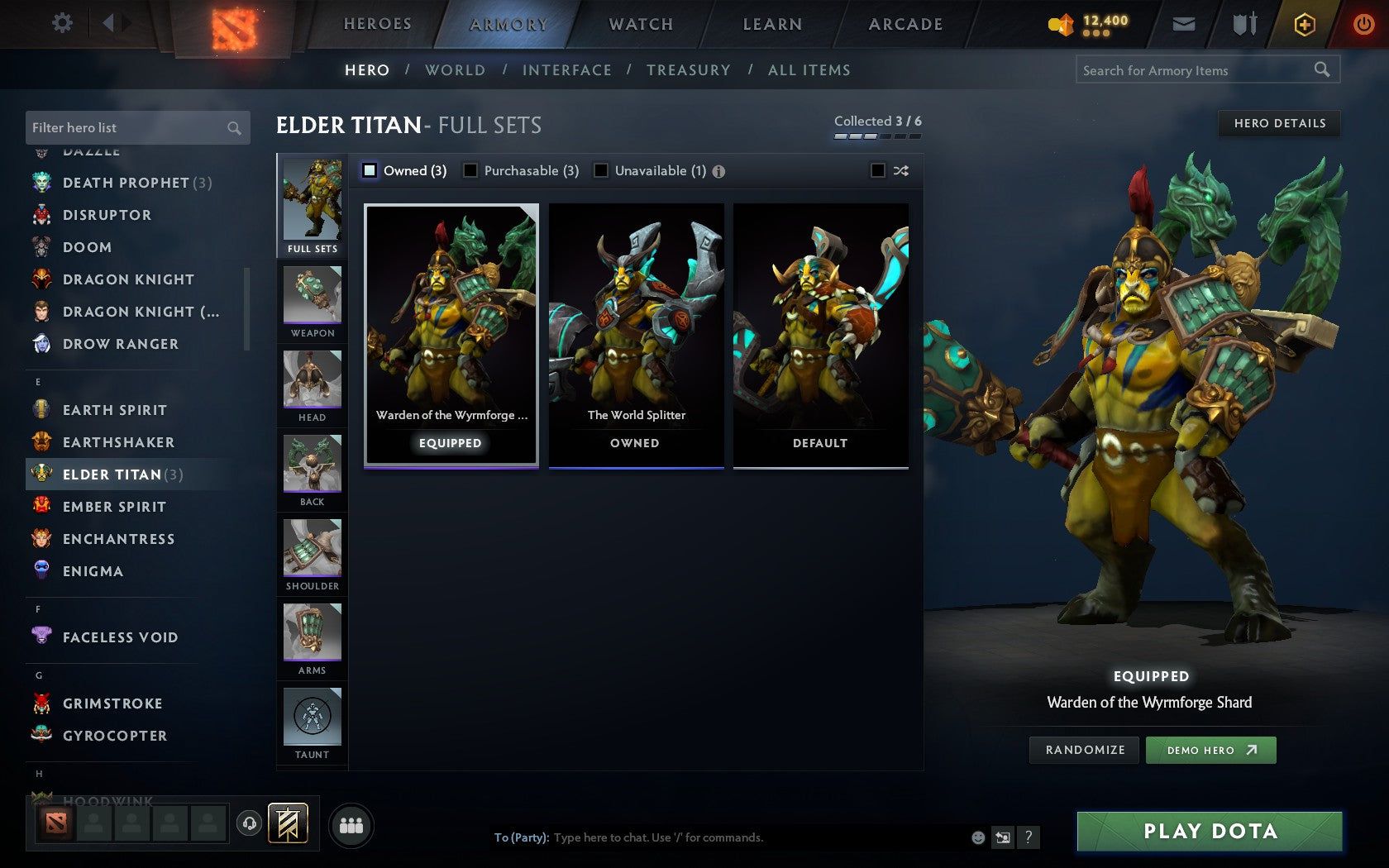
Task: Open the mail notifications icon
Action: point(1184,24)
